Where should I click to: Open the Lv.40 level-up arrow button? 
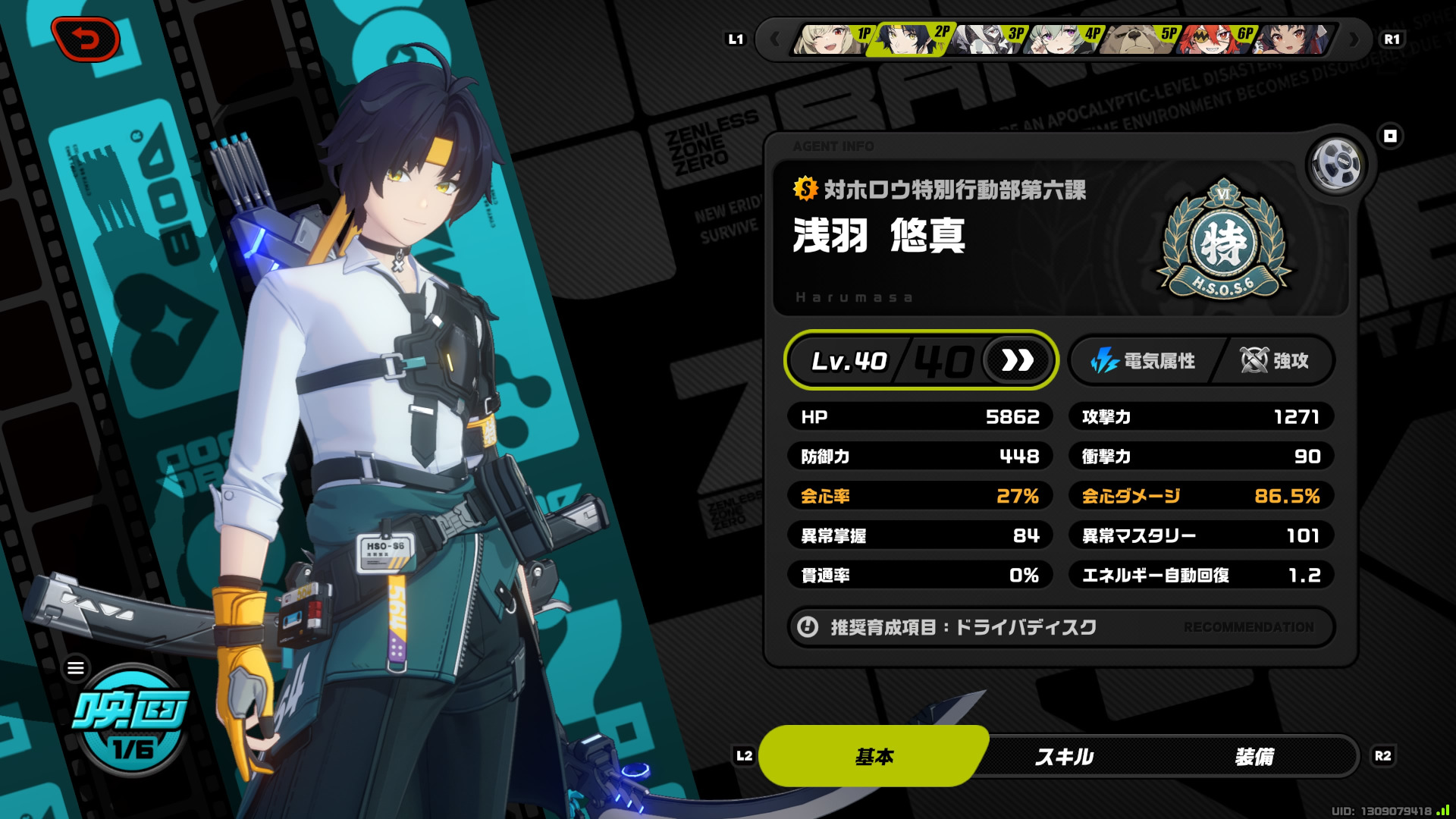1018,361
